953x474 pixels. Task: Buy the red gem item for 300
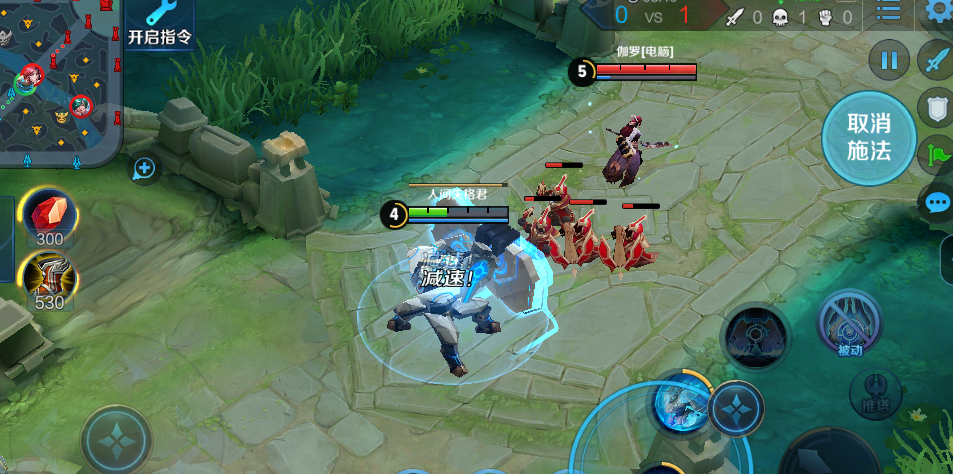point(48,217)
